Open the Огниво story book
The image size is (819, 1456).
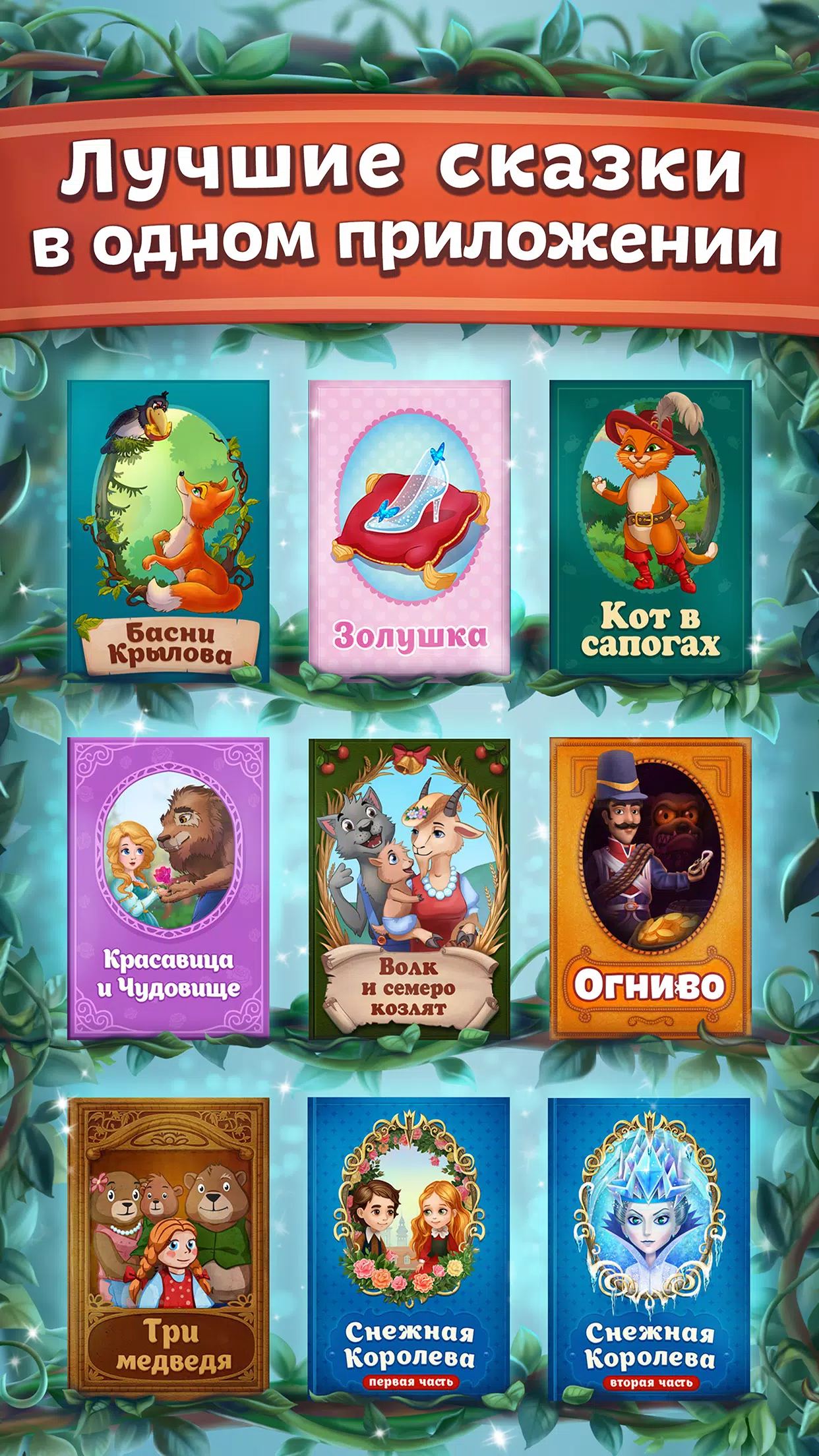click(650, 888)
